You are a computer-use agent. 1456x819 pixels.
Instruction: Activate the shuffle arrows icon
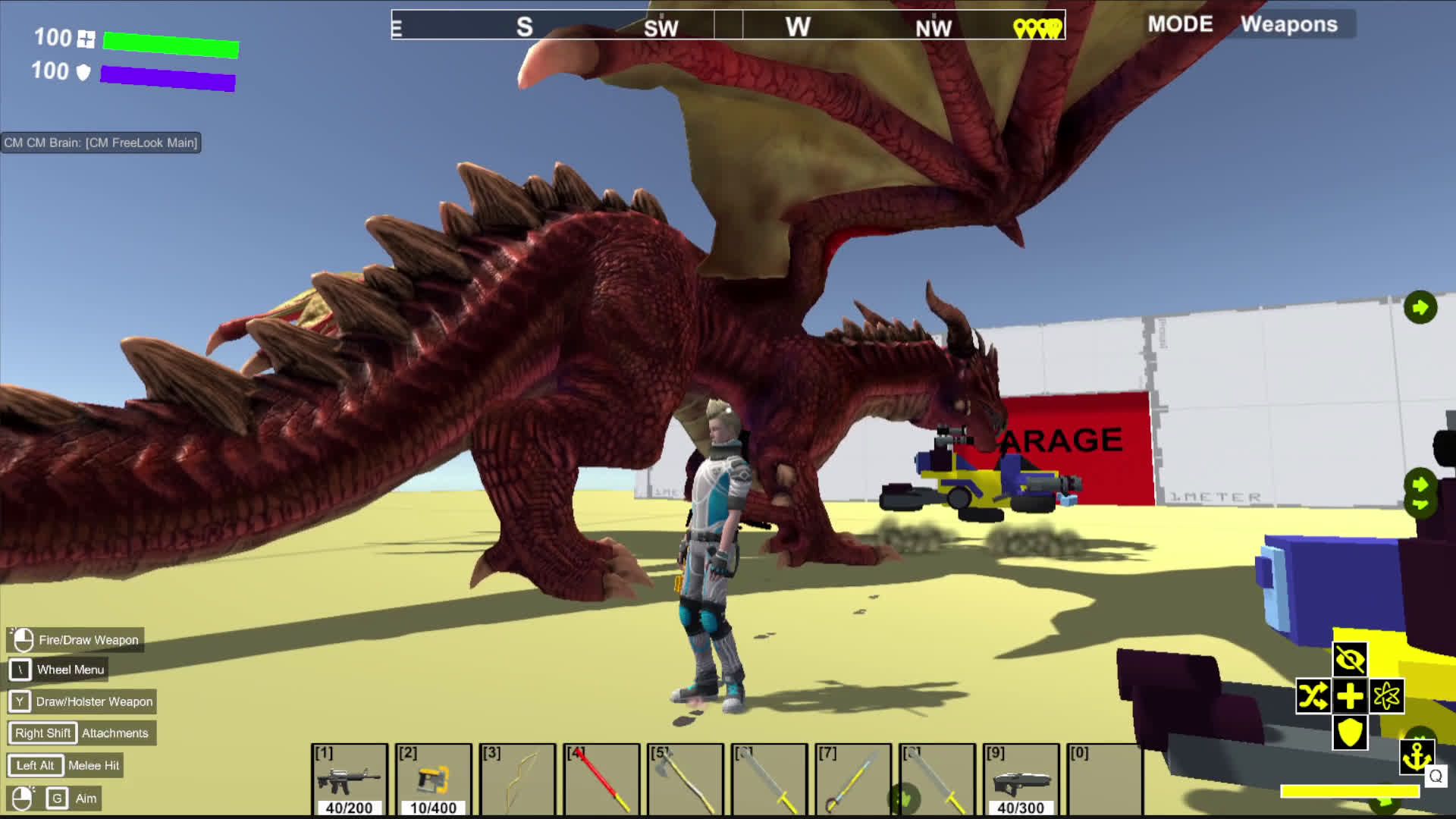point(1313,696)
